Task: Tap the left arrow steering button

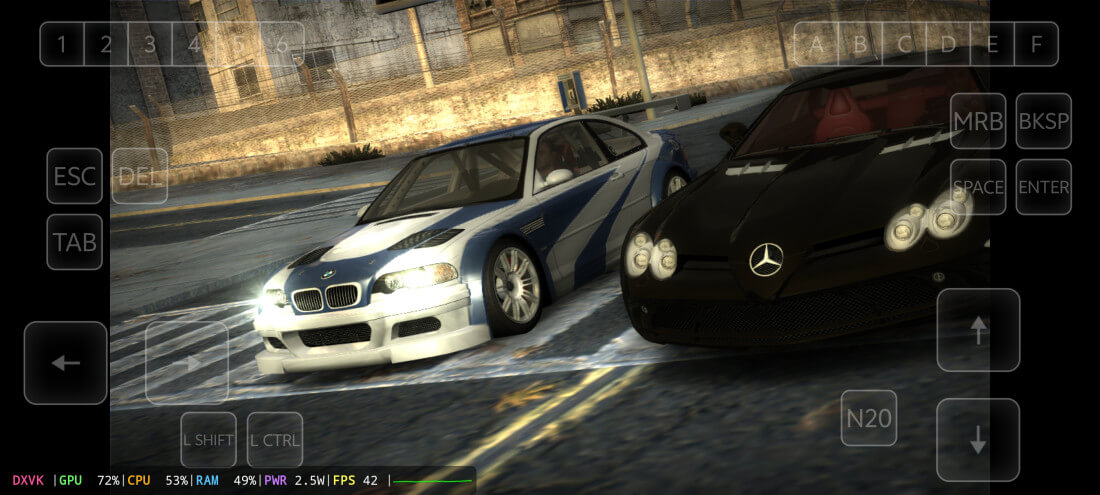Action: 66,363
